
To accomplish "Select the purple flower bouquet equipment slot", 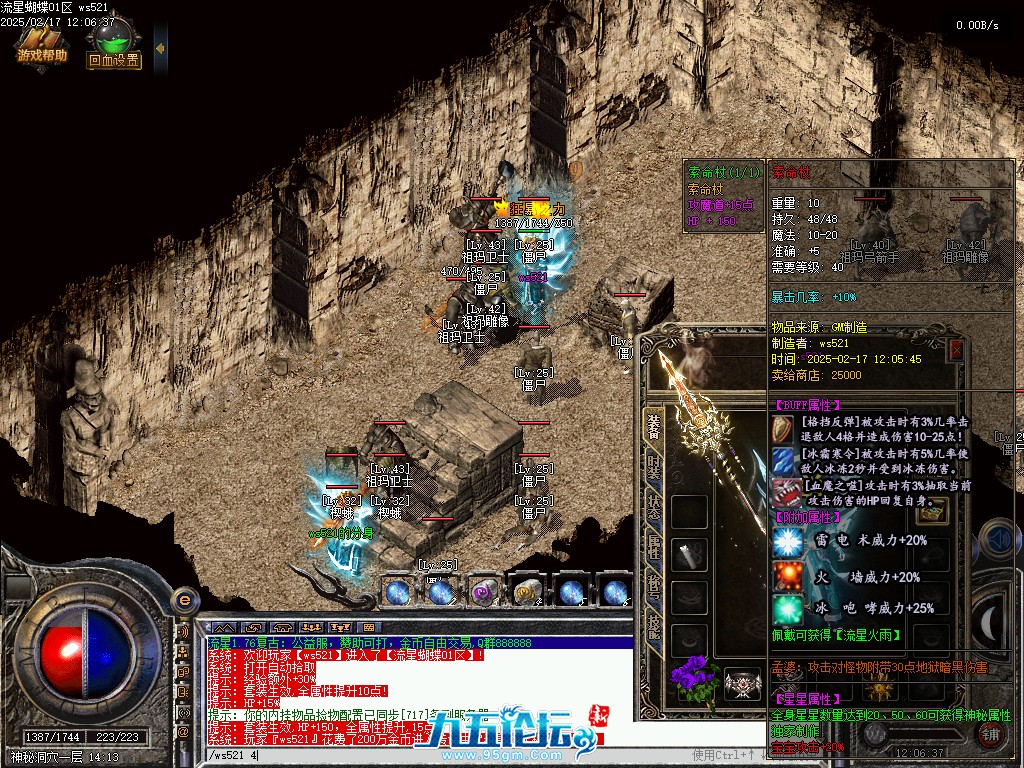I will click(690, 679).
